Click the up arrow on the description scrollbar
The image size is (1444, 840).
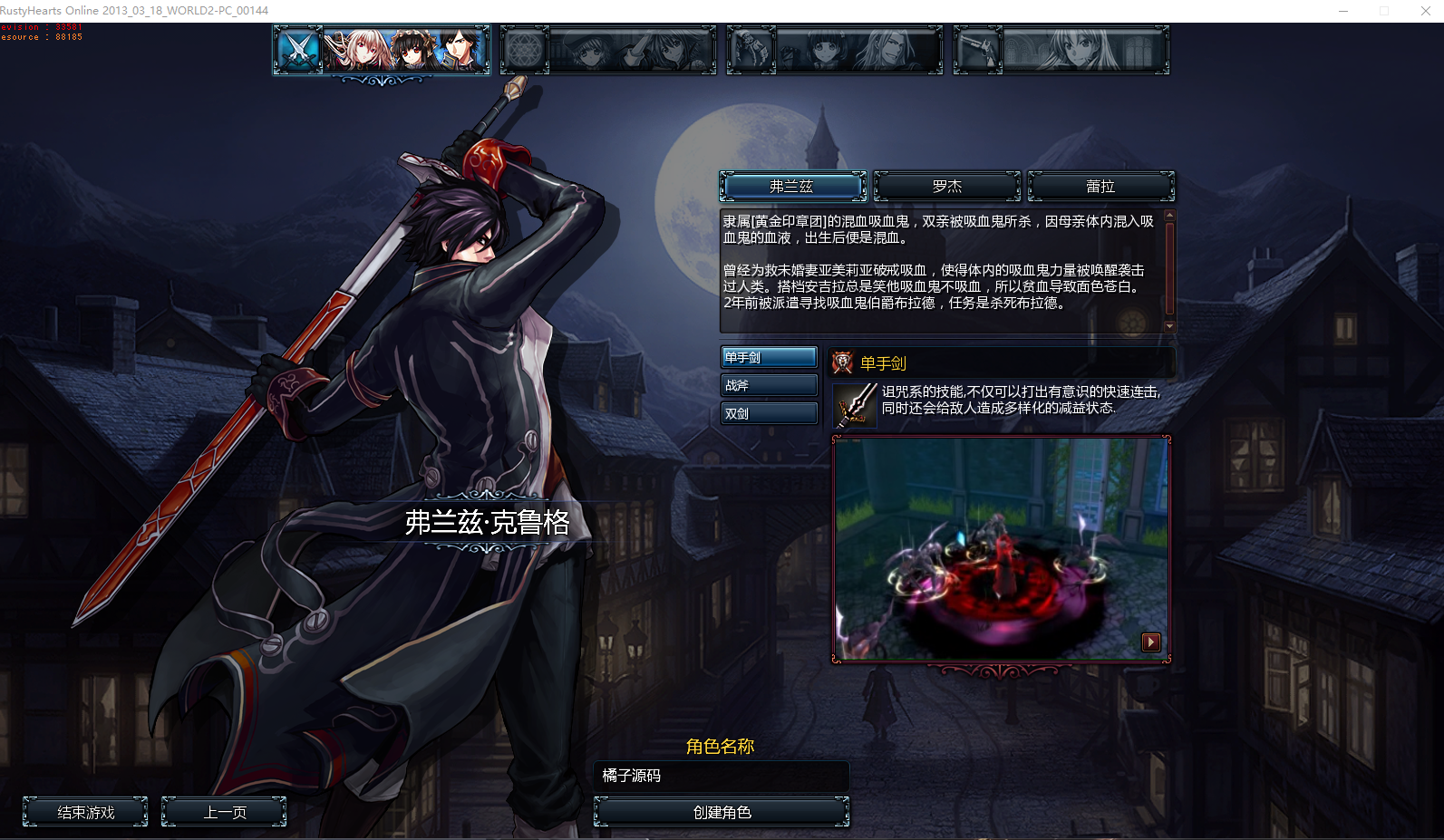pos(1169,215)
